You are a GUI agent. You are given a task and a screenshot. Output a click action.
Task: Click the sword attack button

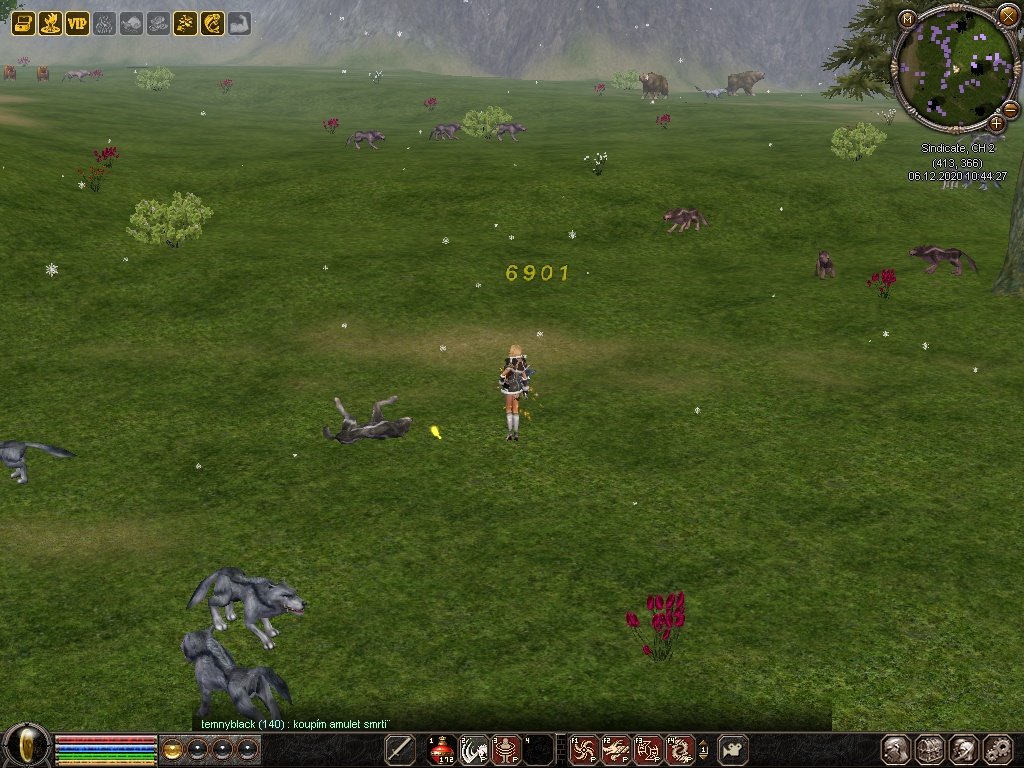click(x=400, y=749)
